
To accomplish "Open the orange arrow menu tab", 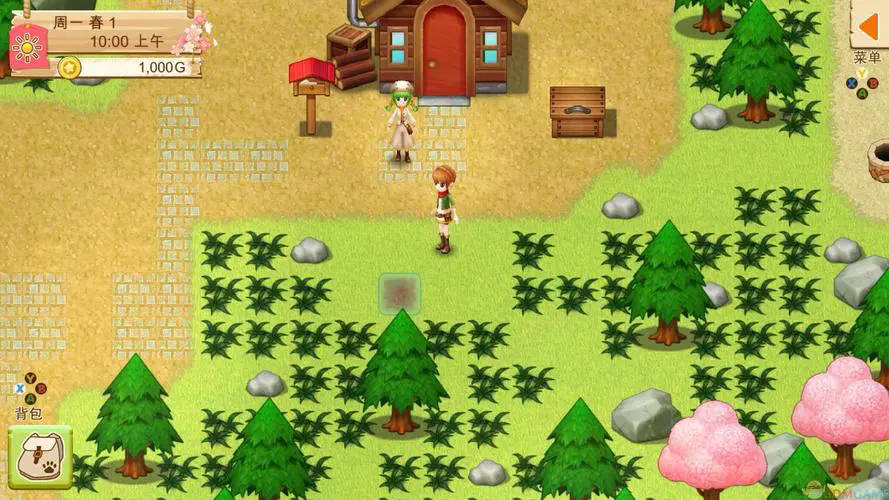I will coord(868,23).
